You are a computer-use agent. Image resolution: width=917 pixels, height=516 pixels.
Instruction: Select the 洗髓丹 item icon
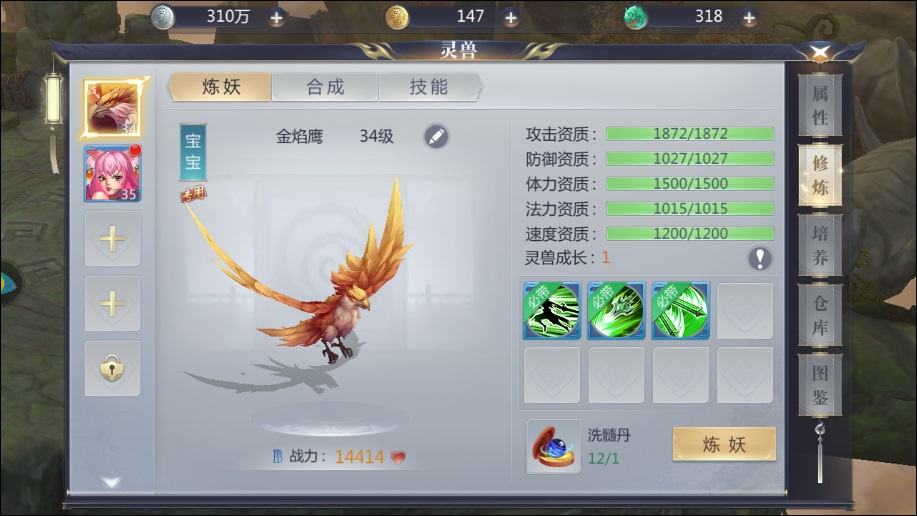click(x=553, y=446)
